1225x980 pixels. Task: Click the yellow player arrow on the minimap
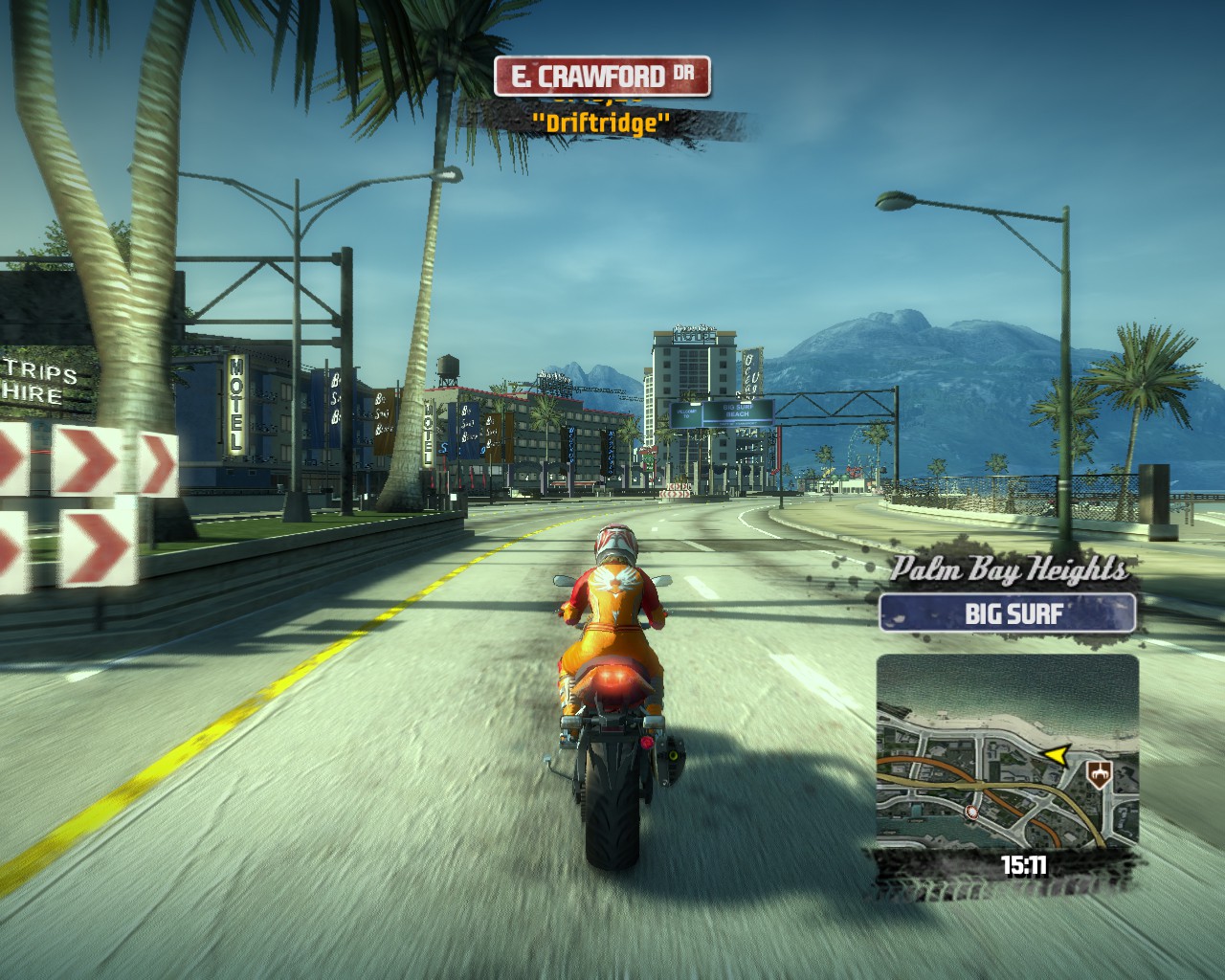1056,756
